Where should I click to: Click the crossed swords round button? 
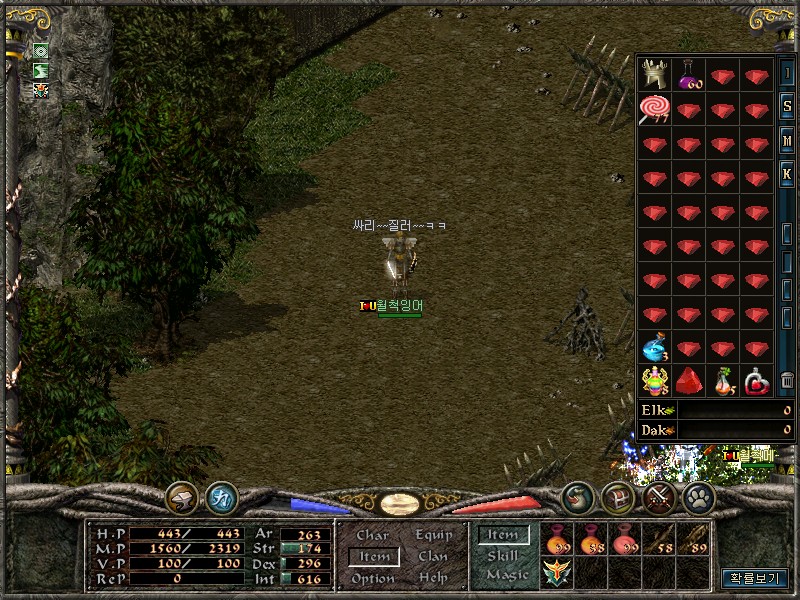[x=657, y=497]
